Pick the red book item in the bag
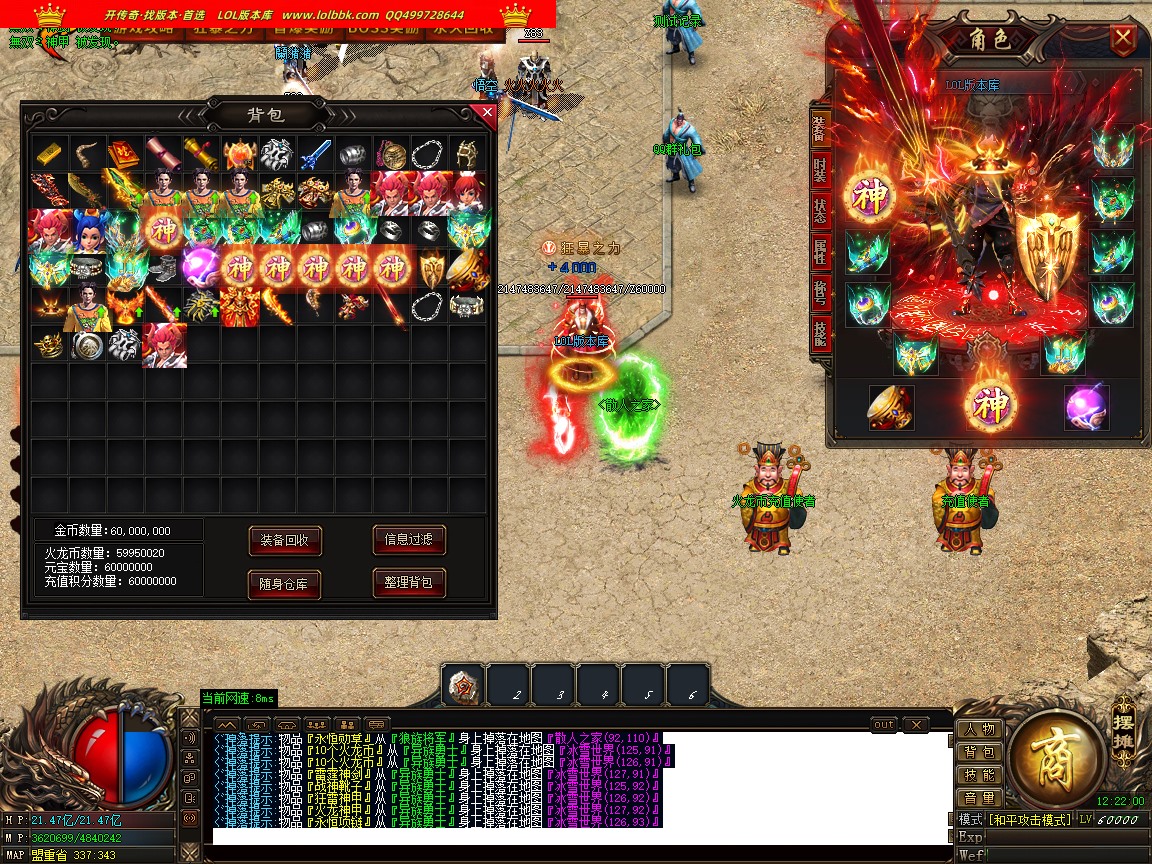Screen dimensions: 1152x864 point(124,153)
